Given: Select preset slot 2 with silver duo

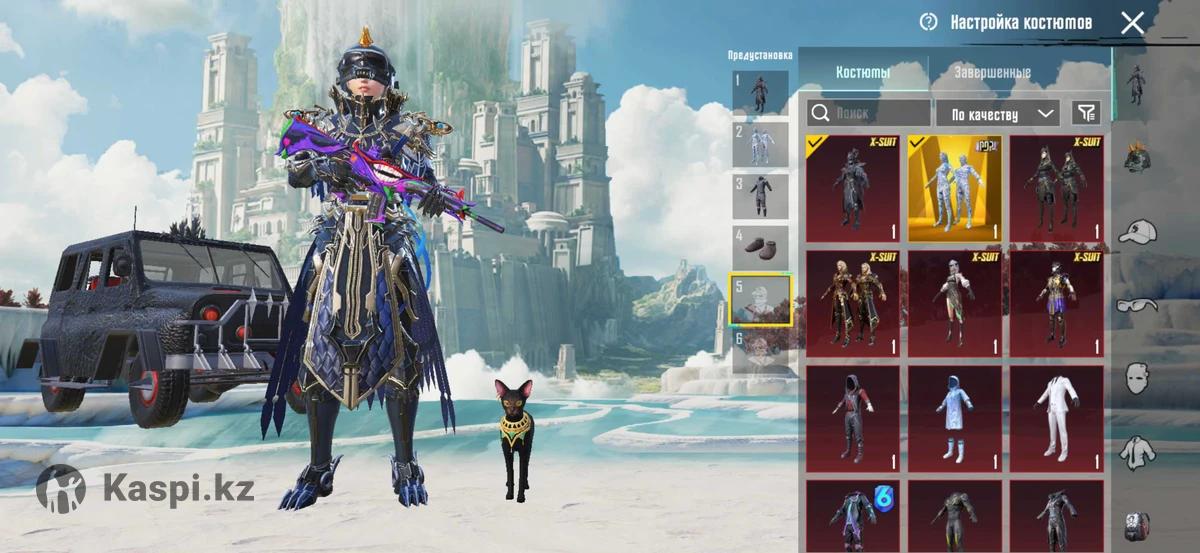Looking at the screenshot, I should (x=760, y=144).
